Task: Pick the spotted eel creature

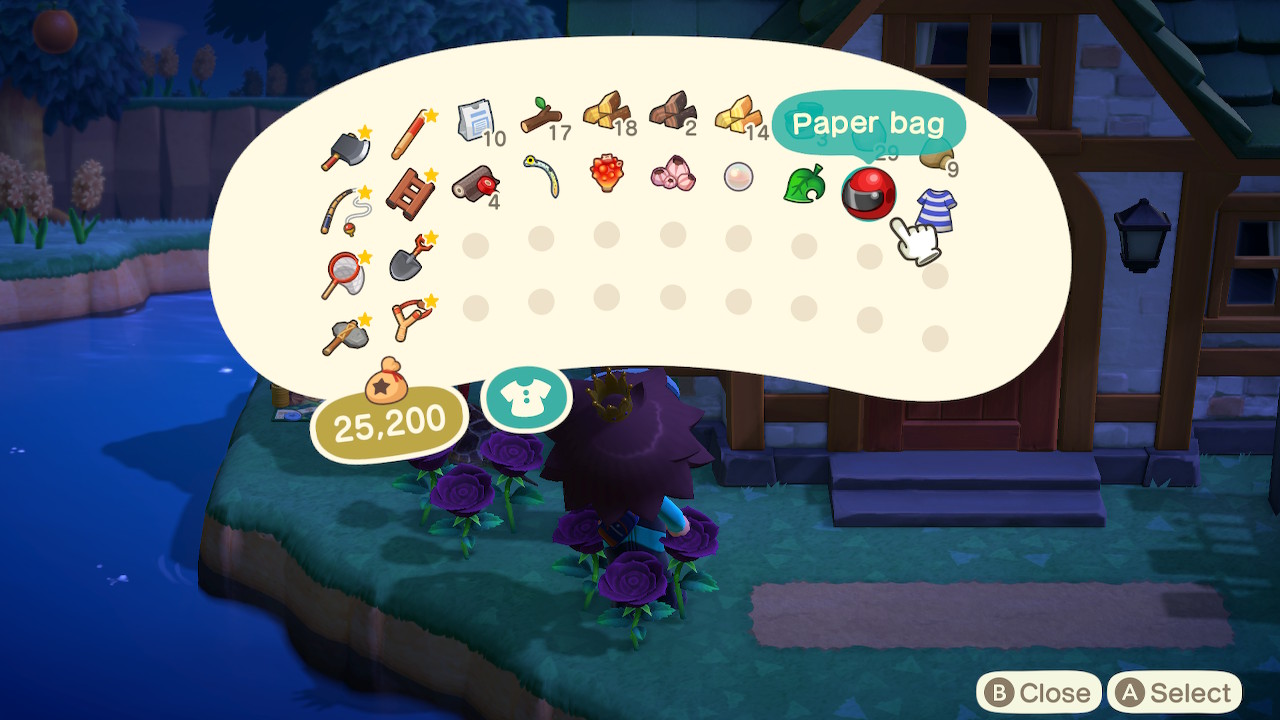Action: click(541, 176)
